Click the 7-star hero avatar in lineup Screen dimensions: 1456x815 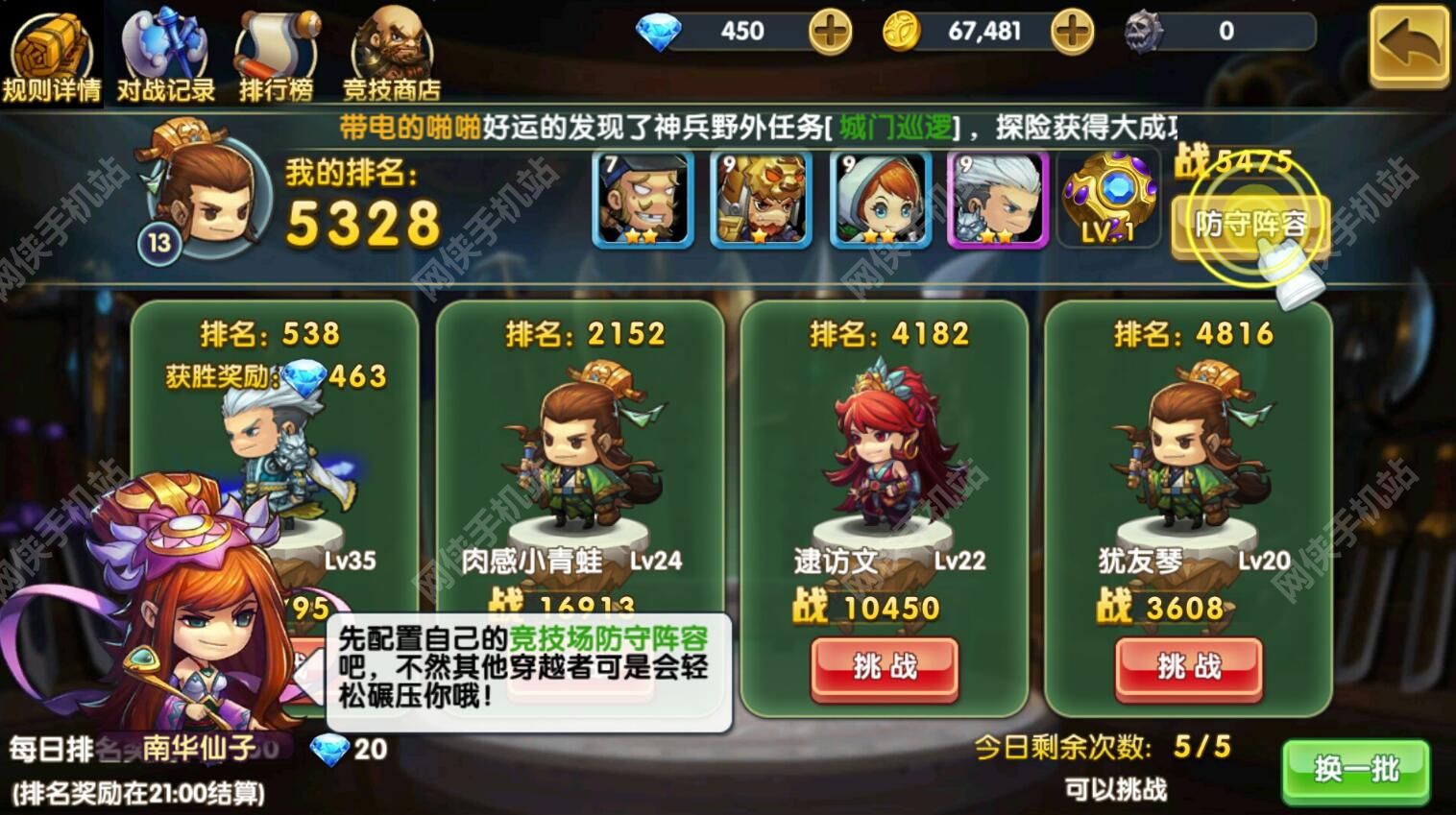tap(642, 199)
